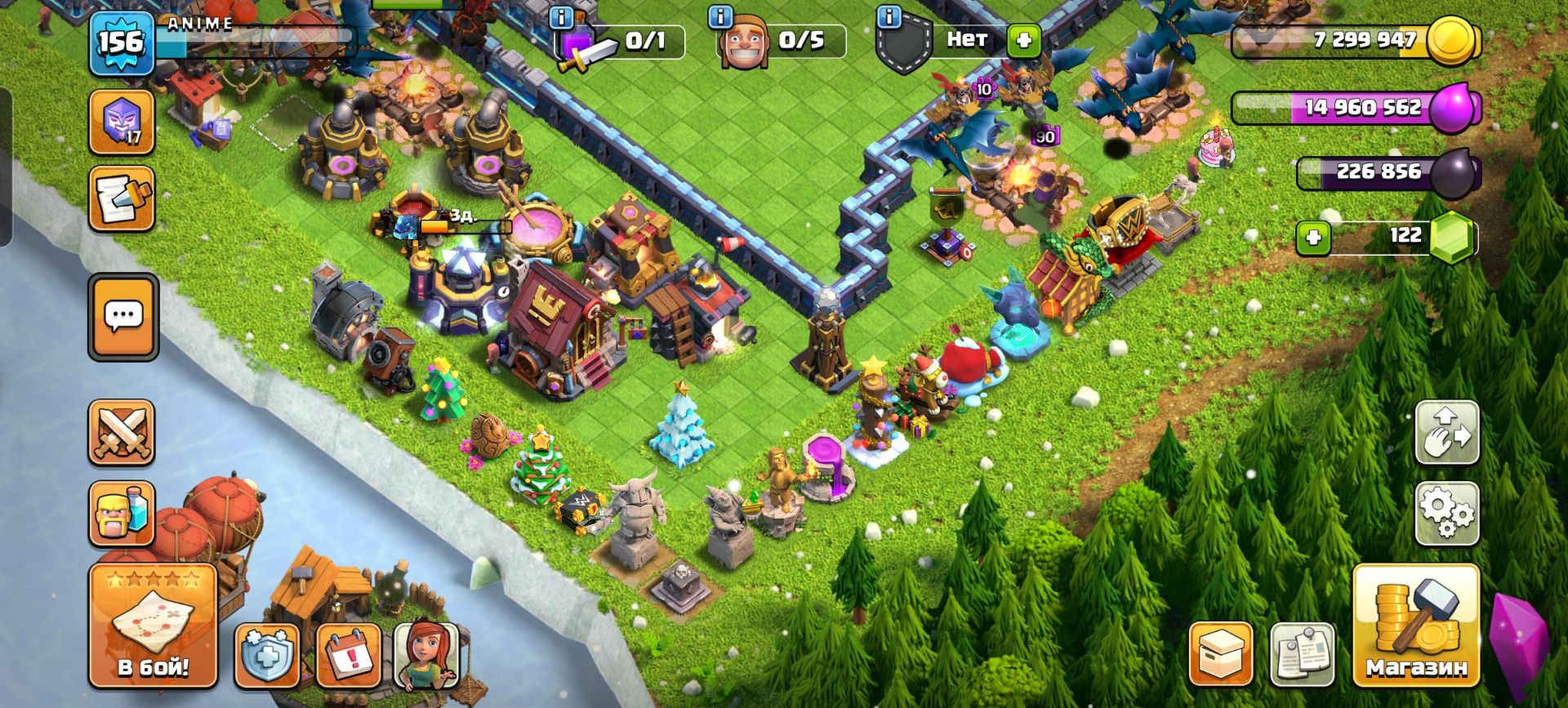
Task: Open the scroll-and-hammer log button
Action: point(121,198)
